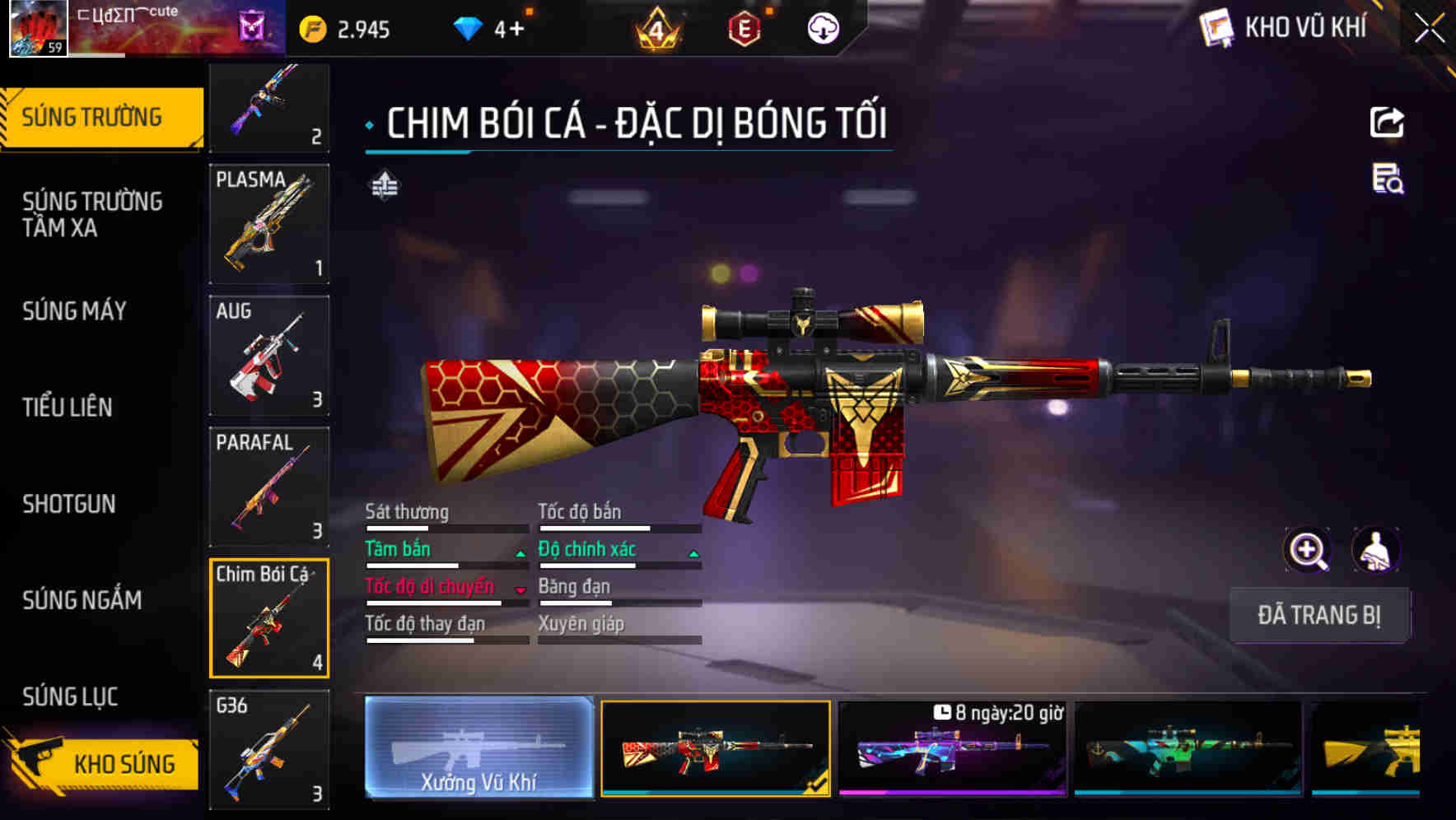Select the Tiểu Liên weapon category
This screenshot has height=820, width=1456.
coord(68,407)
